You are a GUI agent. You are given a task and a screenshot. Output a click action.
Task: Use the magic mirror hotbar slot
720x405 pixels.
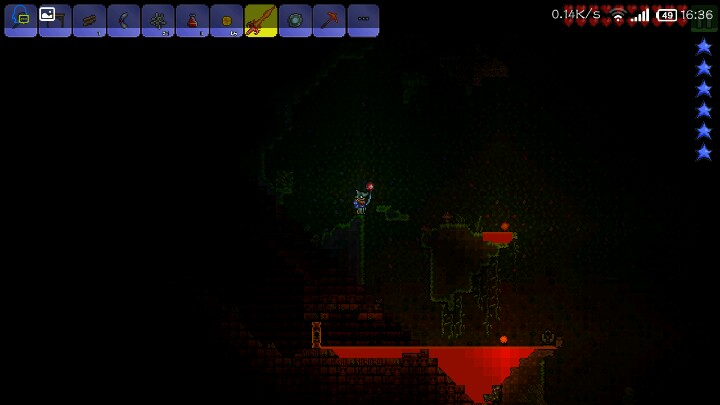pyautogui.click(x=295, y=20)
